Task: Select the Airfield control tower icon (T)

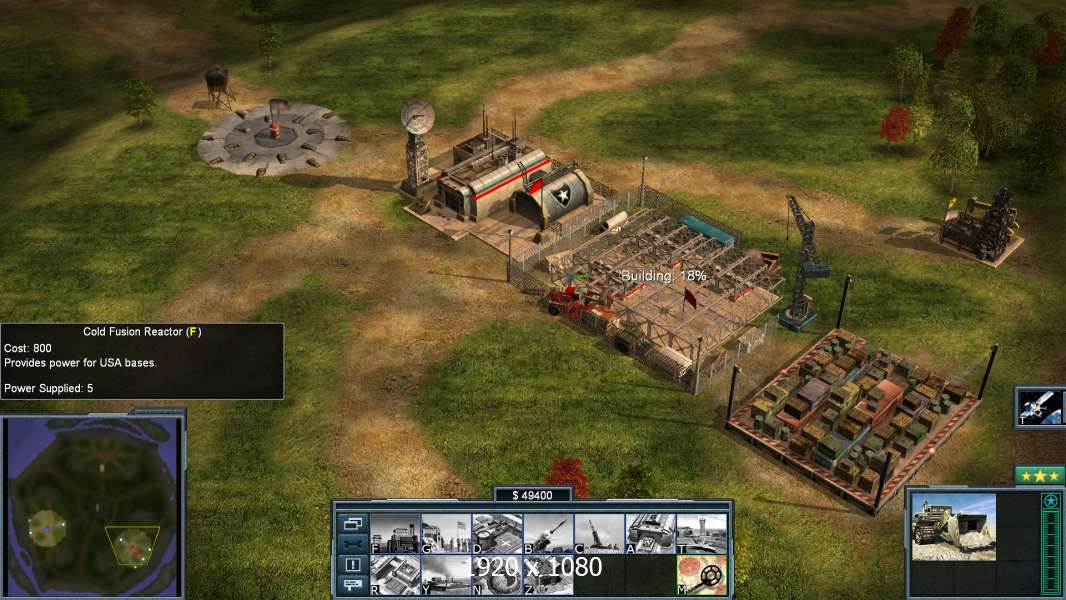Action: (701, 534)
